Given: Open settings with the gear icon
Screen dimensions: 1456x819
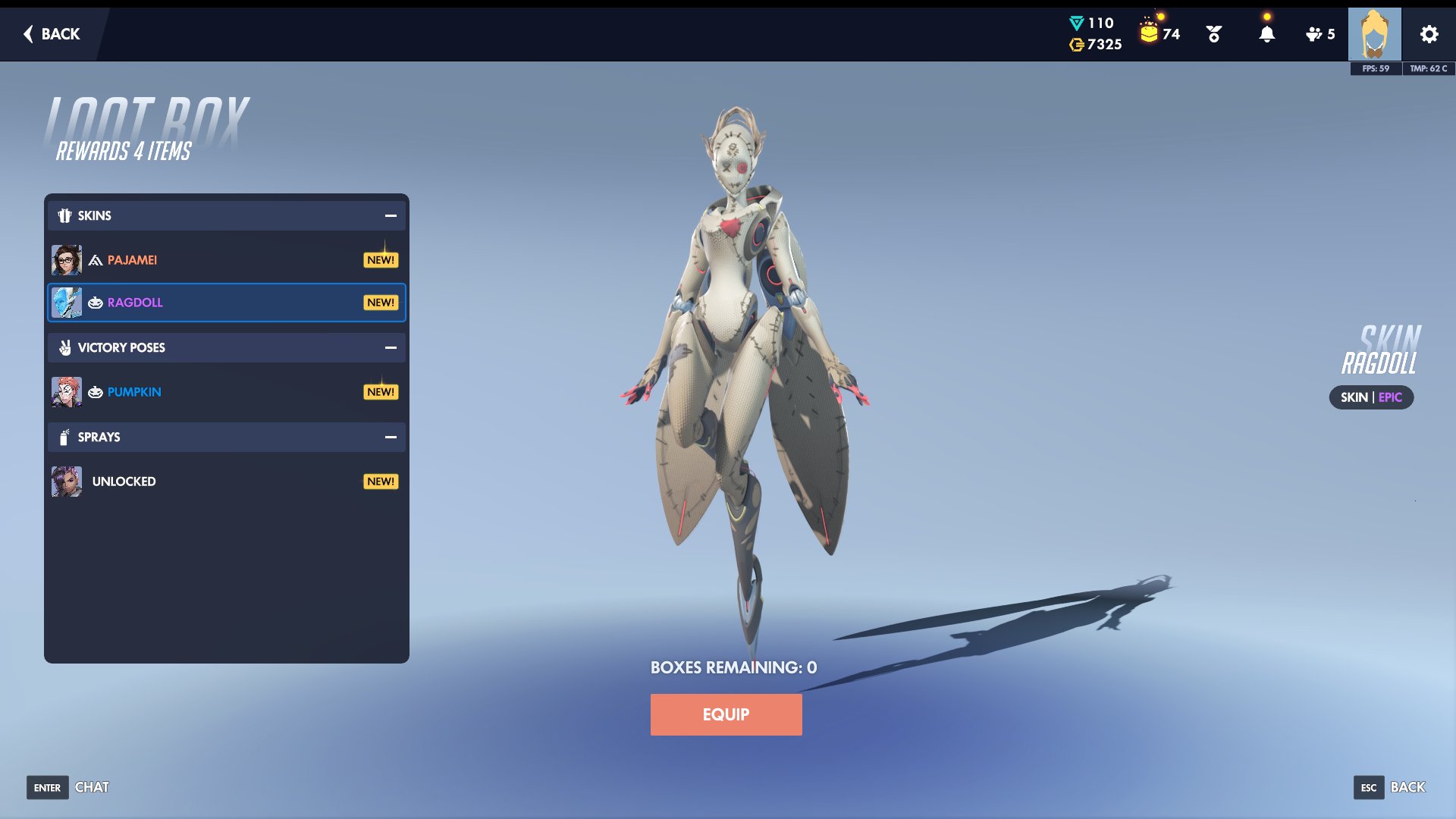Looking at the screenshot, I should (1429, 34).
